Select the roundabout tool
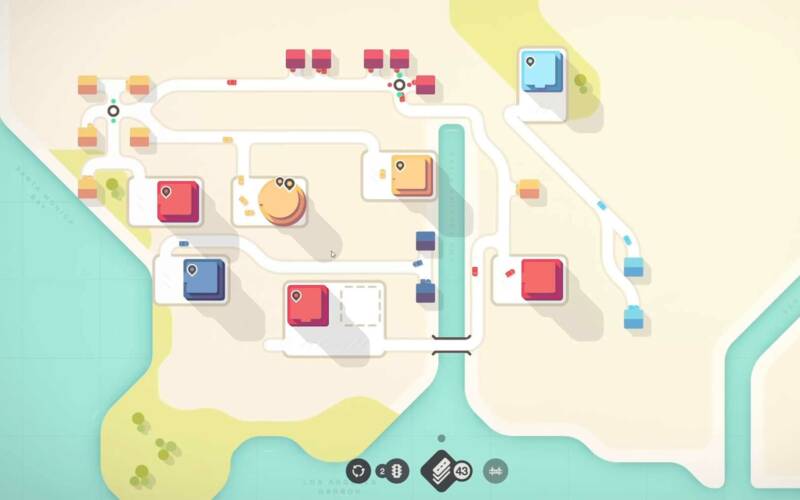Image resolution: width=800 pixels, height=500 pixels. click(x=358, y=470)
